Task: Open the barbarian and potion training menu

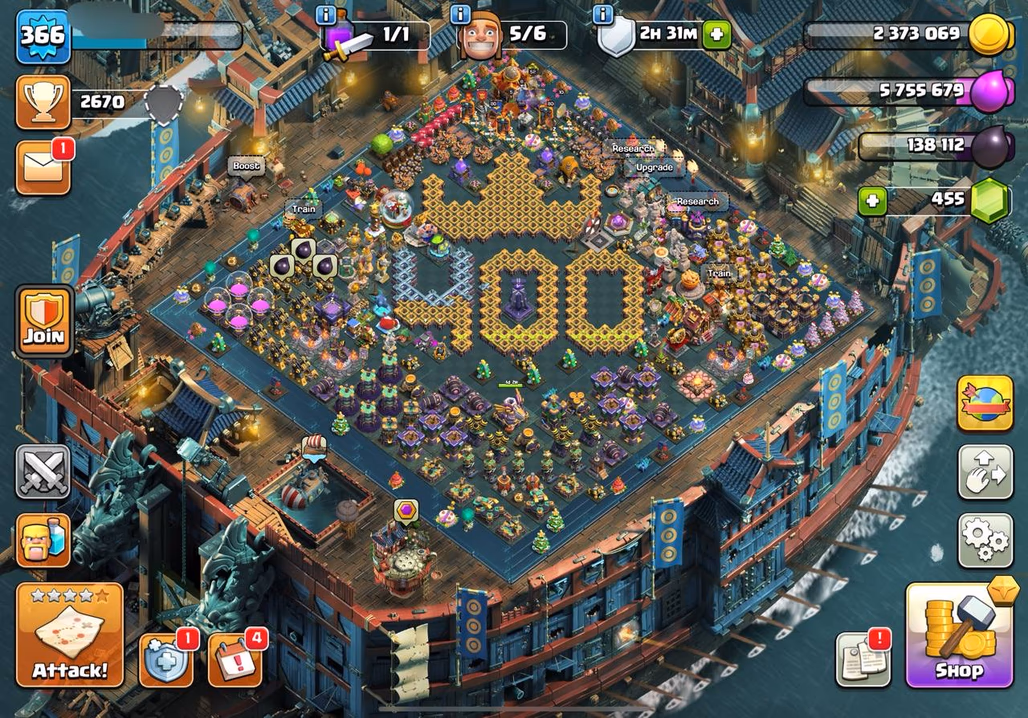Action: pyautogui.click(x=43, y=540)
